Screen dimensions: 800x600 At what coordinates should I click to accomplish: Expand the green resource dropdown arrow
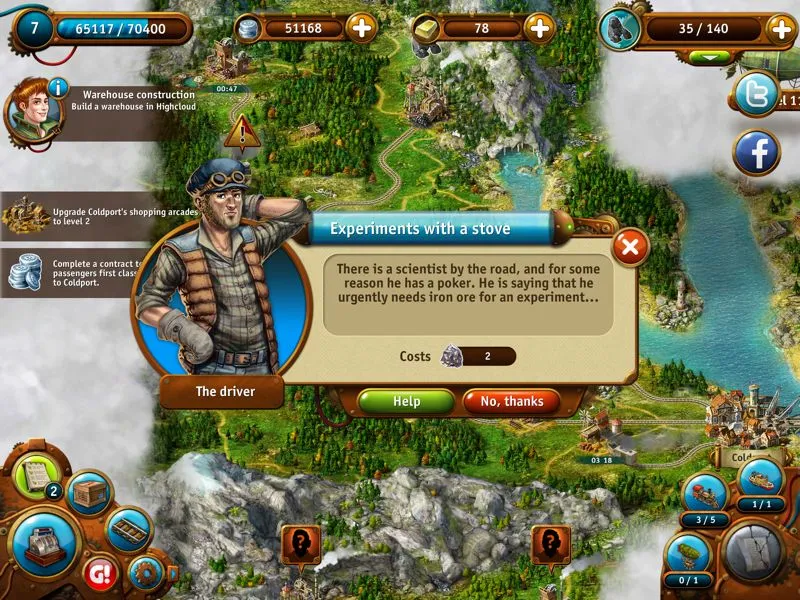[x=710, y=57]
